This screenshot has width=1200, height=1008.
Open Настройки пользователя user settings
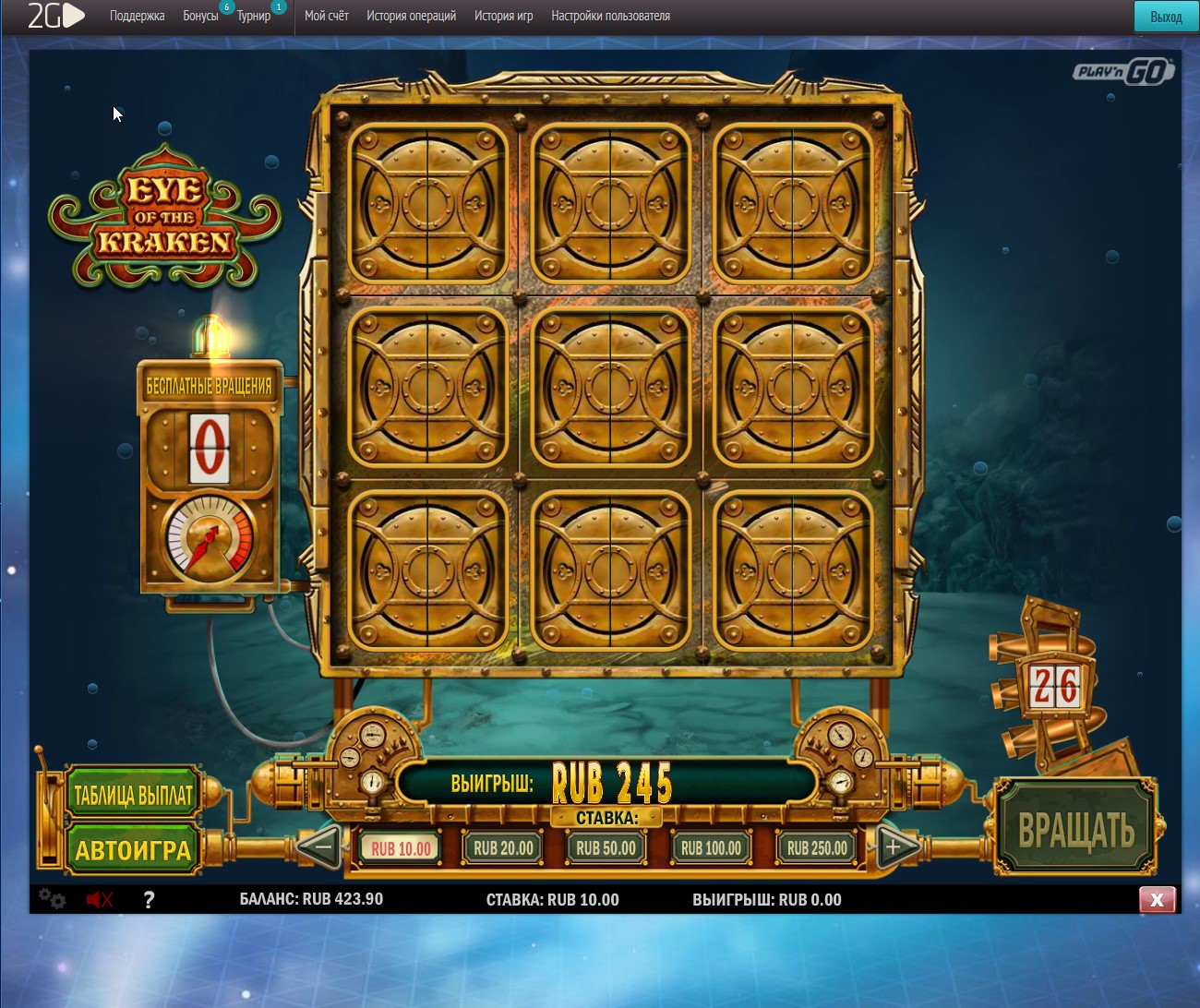pyautogui.click(x=610, y=16)
